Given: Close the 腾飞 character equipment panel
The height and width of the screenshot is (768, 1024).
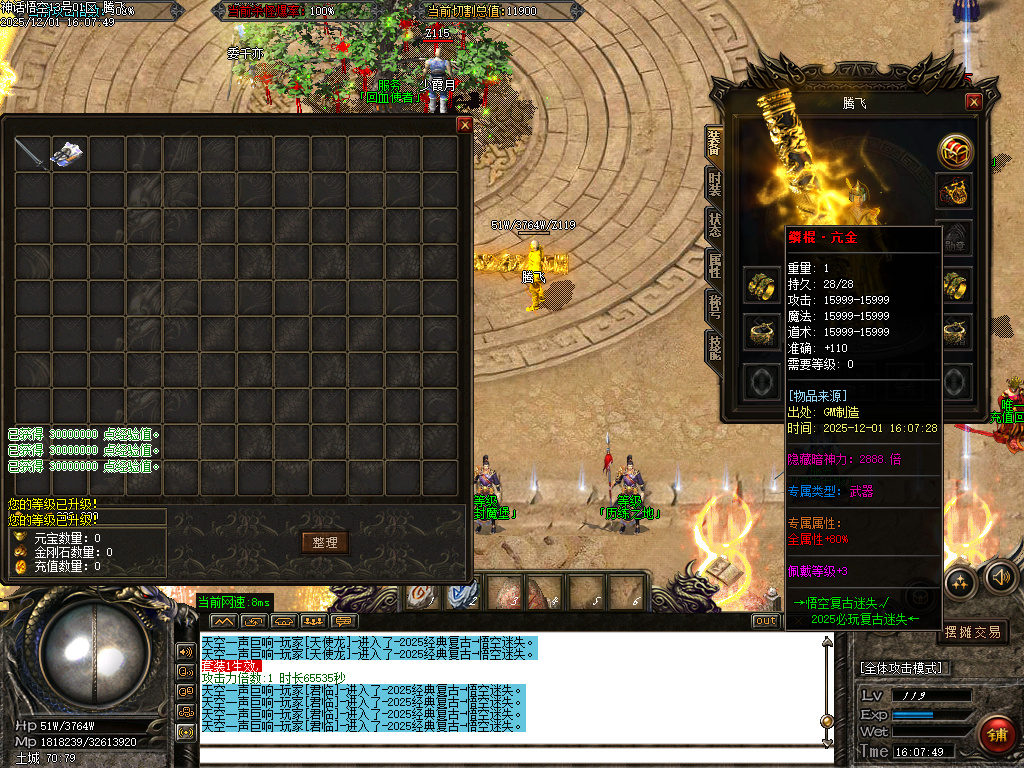Looking at the screenshot, I should point(973,102).
